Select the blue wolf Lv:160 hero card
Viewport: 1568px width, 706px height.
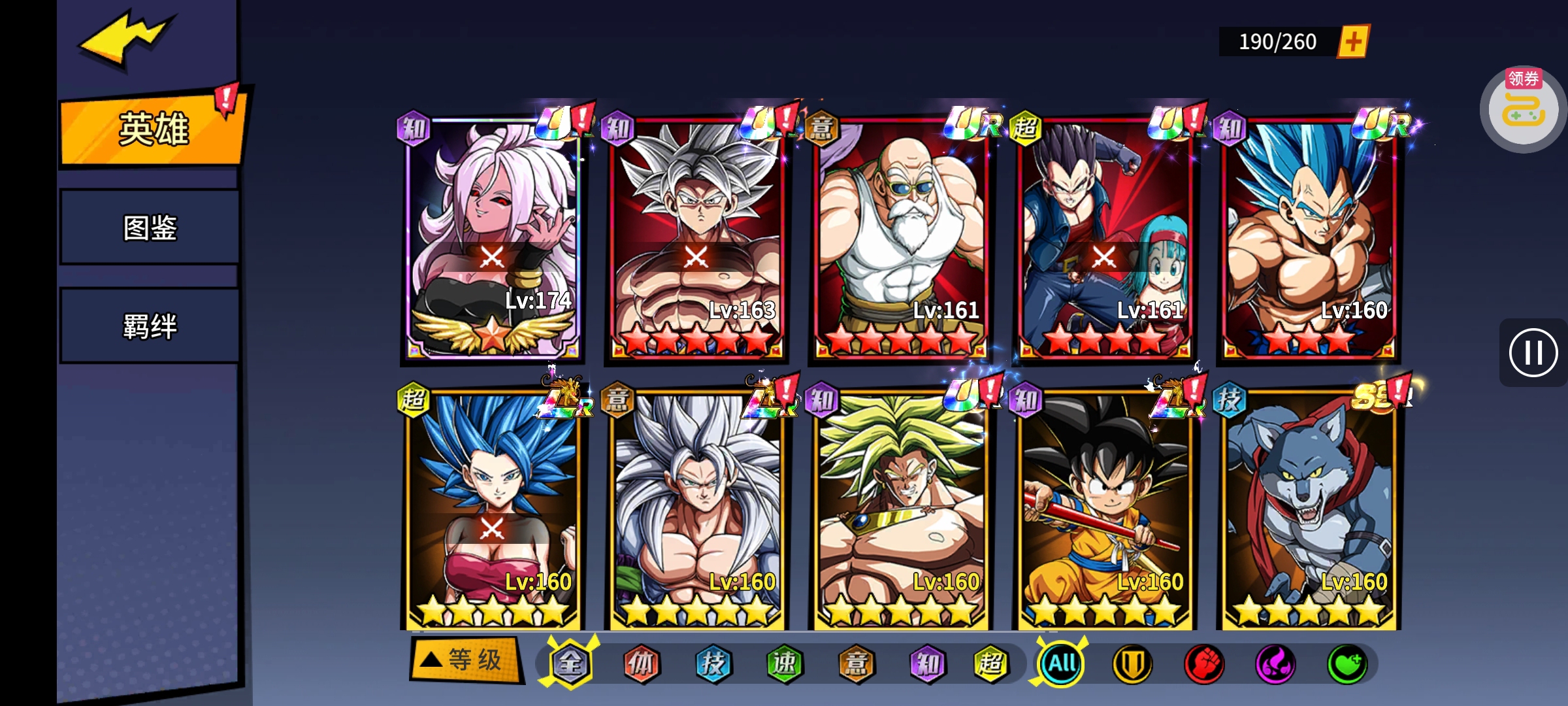[1309, 510]
